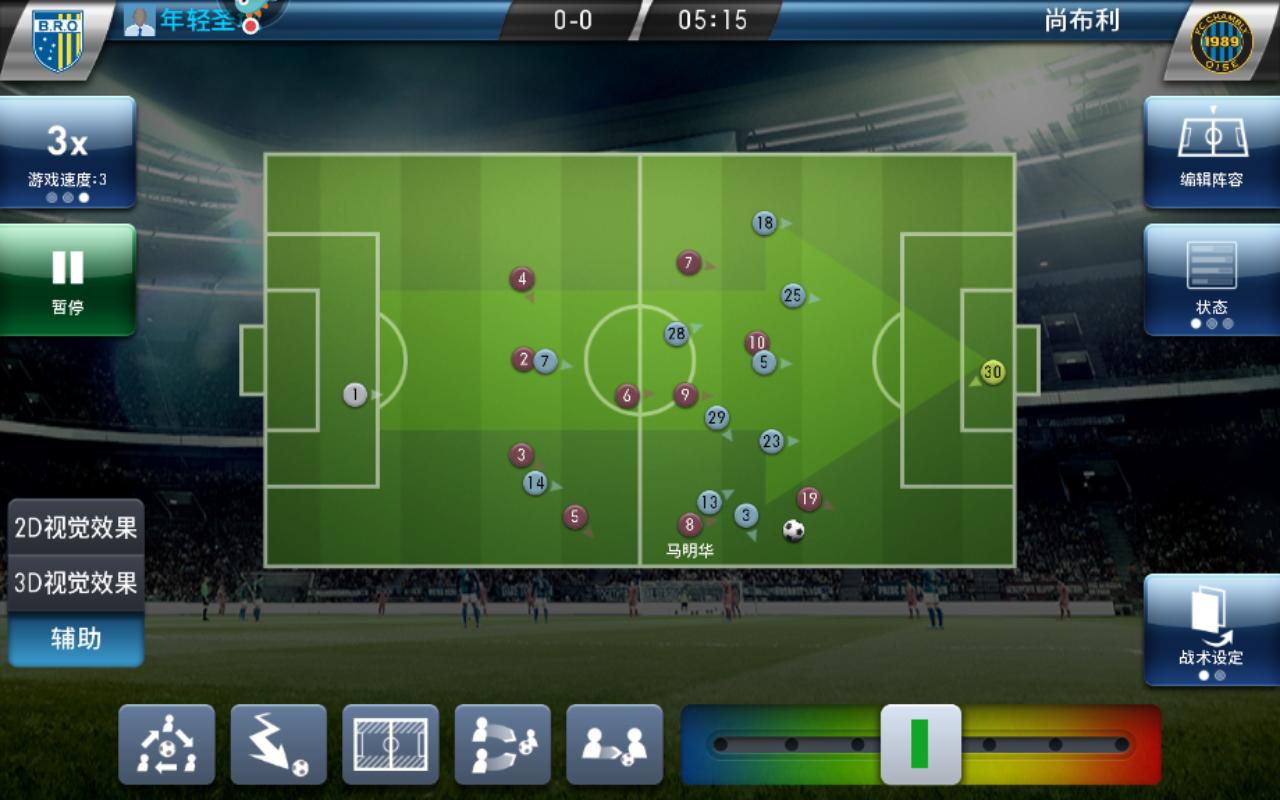Click the green handle on mentality slider
Image resolution: width=1280 pixels, height=800 pixels.
tap(920, 745)
